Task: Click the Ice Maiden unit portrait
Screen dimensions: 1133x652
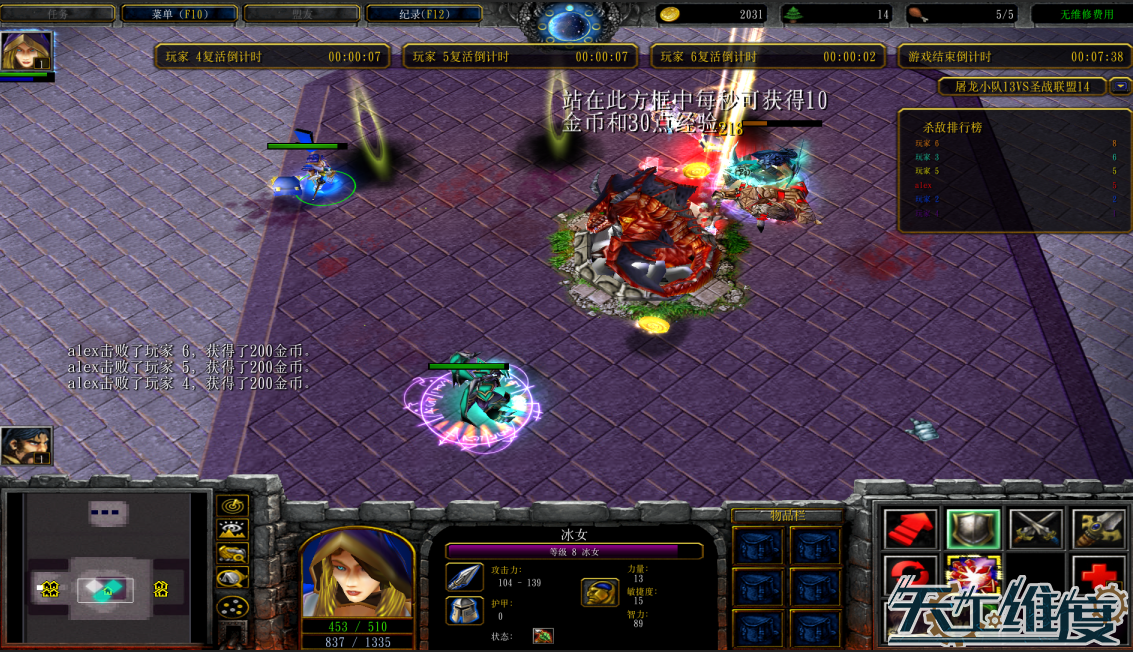Action: 357,571
